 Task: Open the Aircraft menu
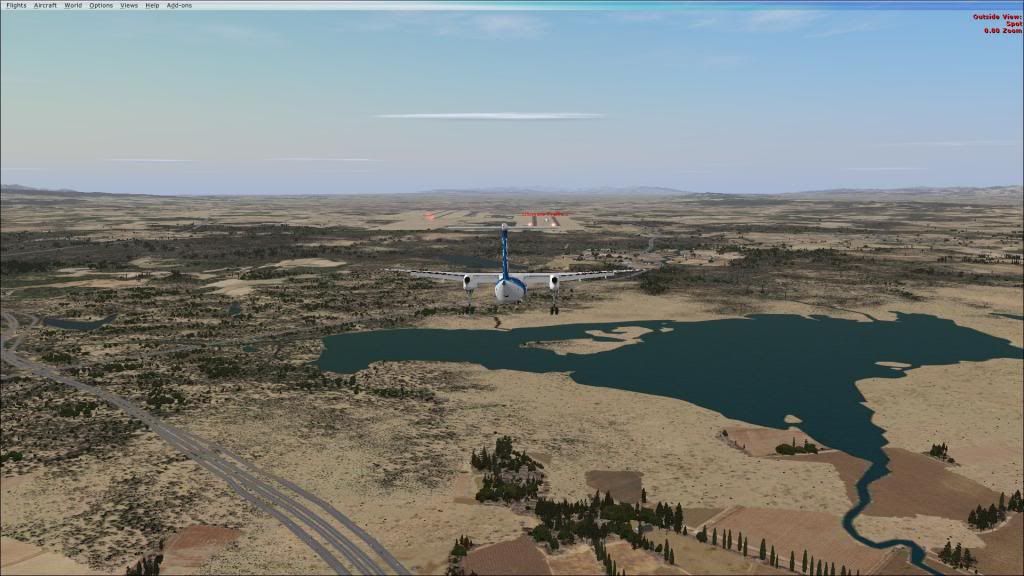(x=45, y=5)
